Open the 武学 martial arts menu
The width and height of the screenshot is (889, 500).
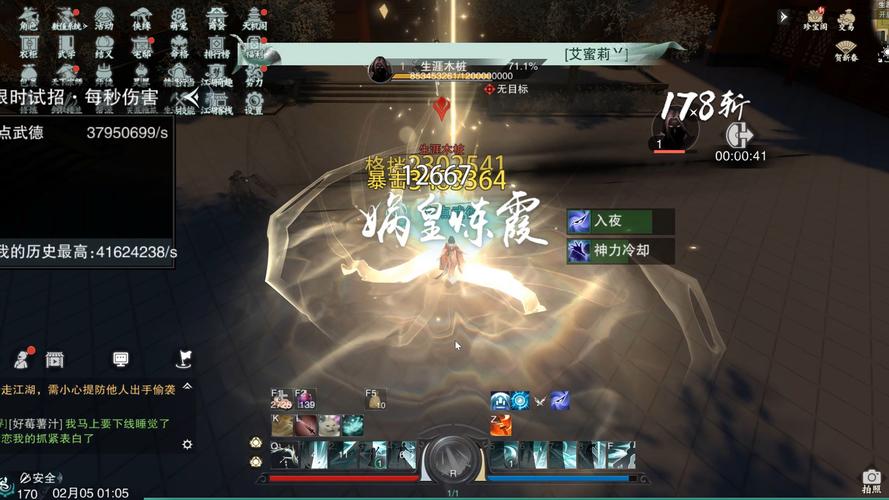point(67,44)
